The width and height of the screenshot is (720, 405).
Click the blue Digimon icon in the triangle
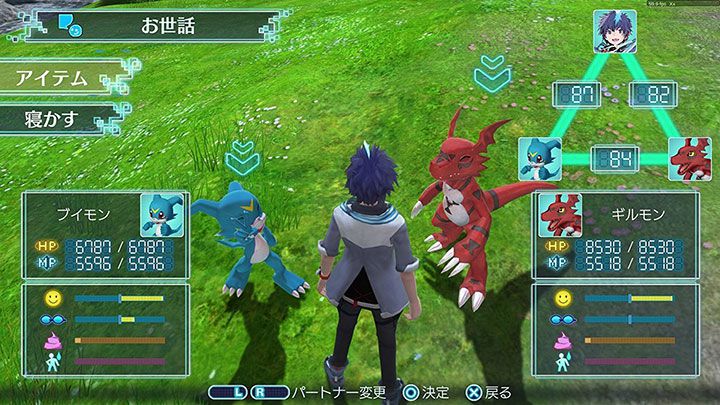(x=539, y=158)
